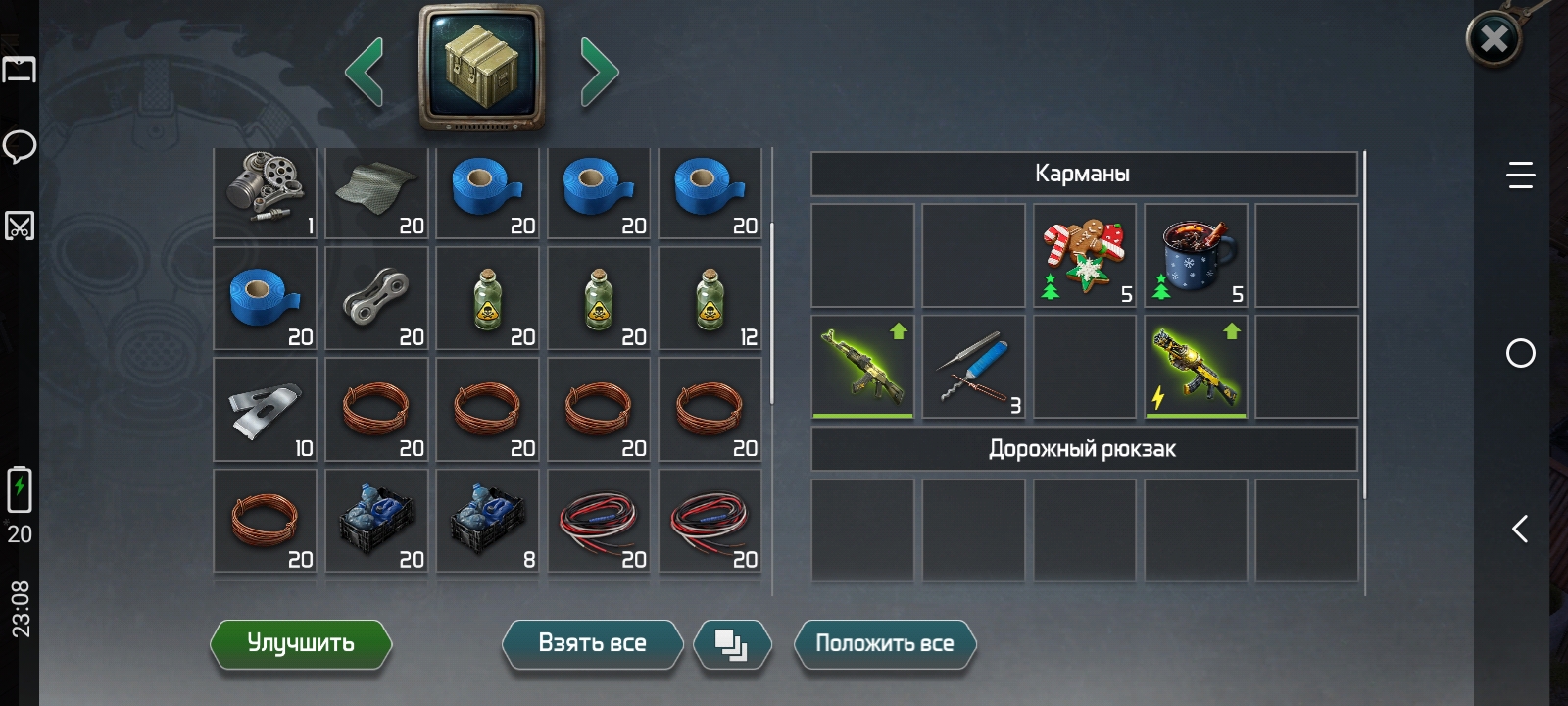Click the stack-sort button with overlapping squares

[x=731, y=644]
